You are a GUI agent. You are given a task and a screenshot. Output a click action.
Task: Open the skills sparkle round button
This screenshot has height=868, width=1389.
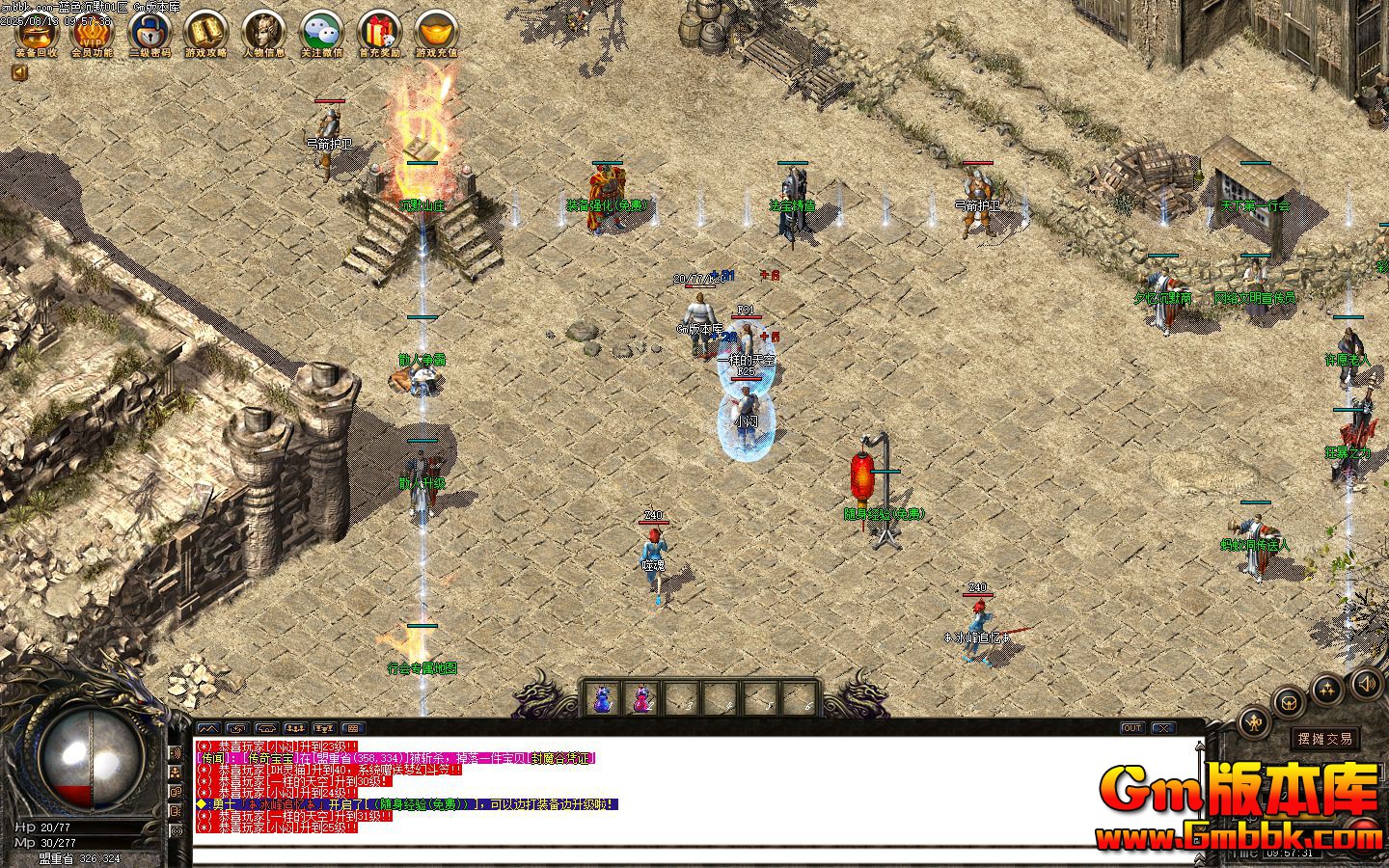pyautogui.click(x=1327, y=688)
